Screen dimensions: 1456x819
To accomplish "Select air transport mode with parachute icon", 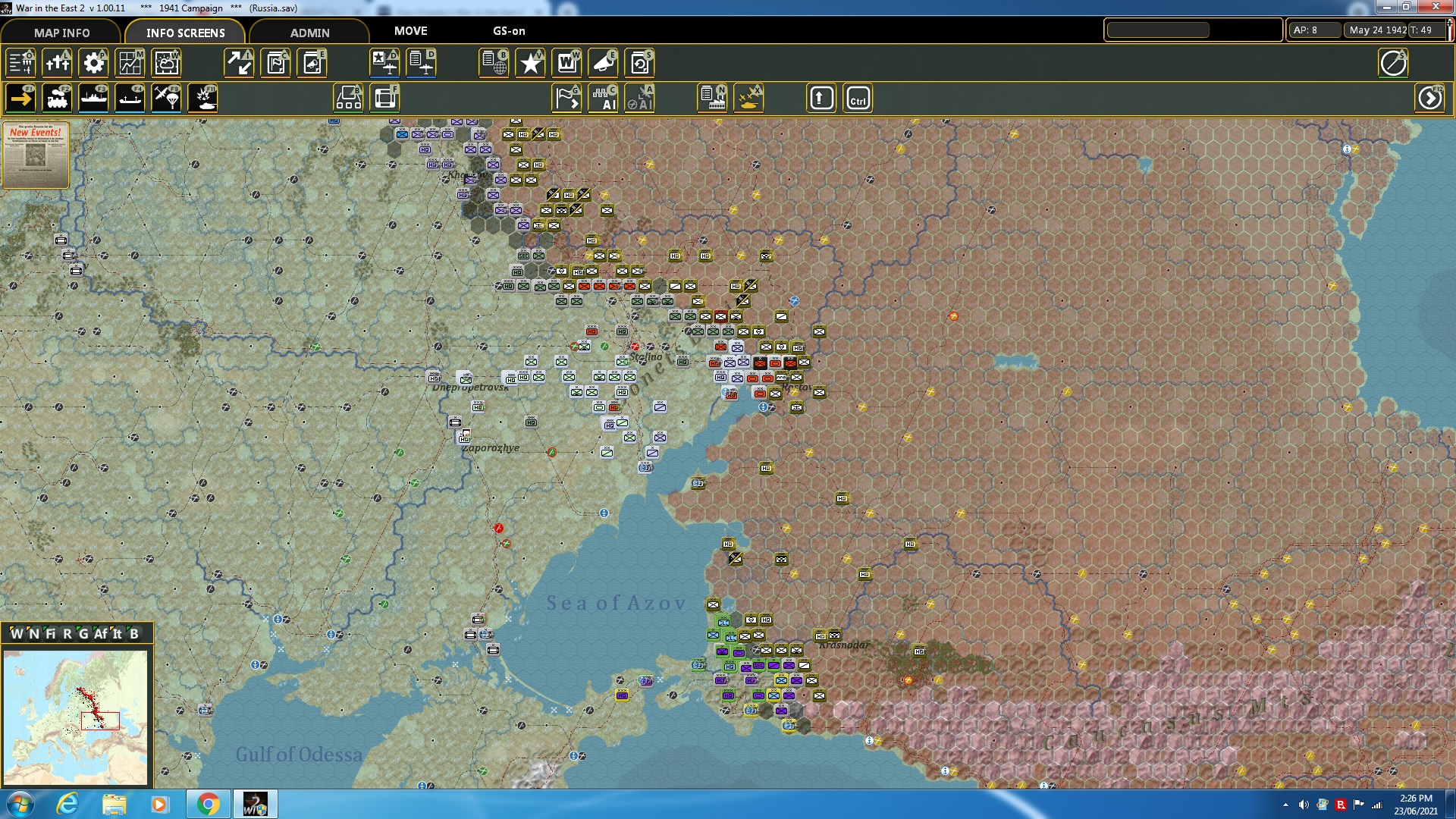I will pyautogui.click(x=166, y=99).
